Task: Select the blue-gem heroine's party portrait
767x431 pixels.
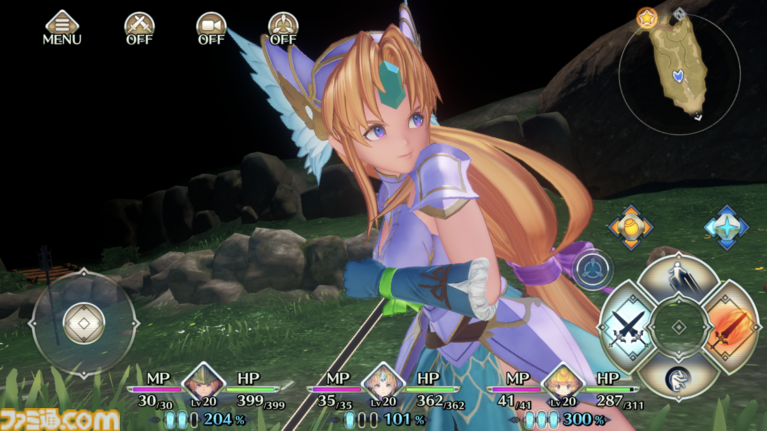Action: (x=384, y=383)
